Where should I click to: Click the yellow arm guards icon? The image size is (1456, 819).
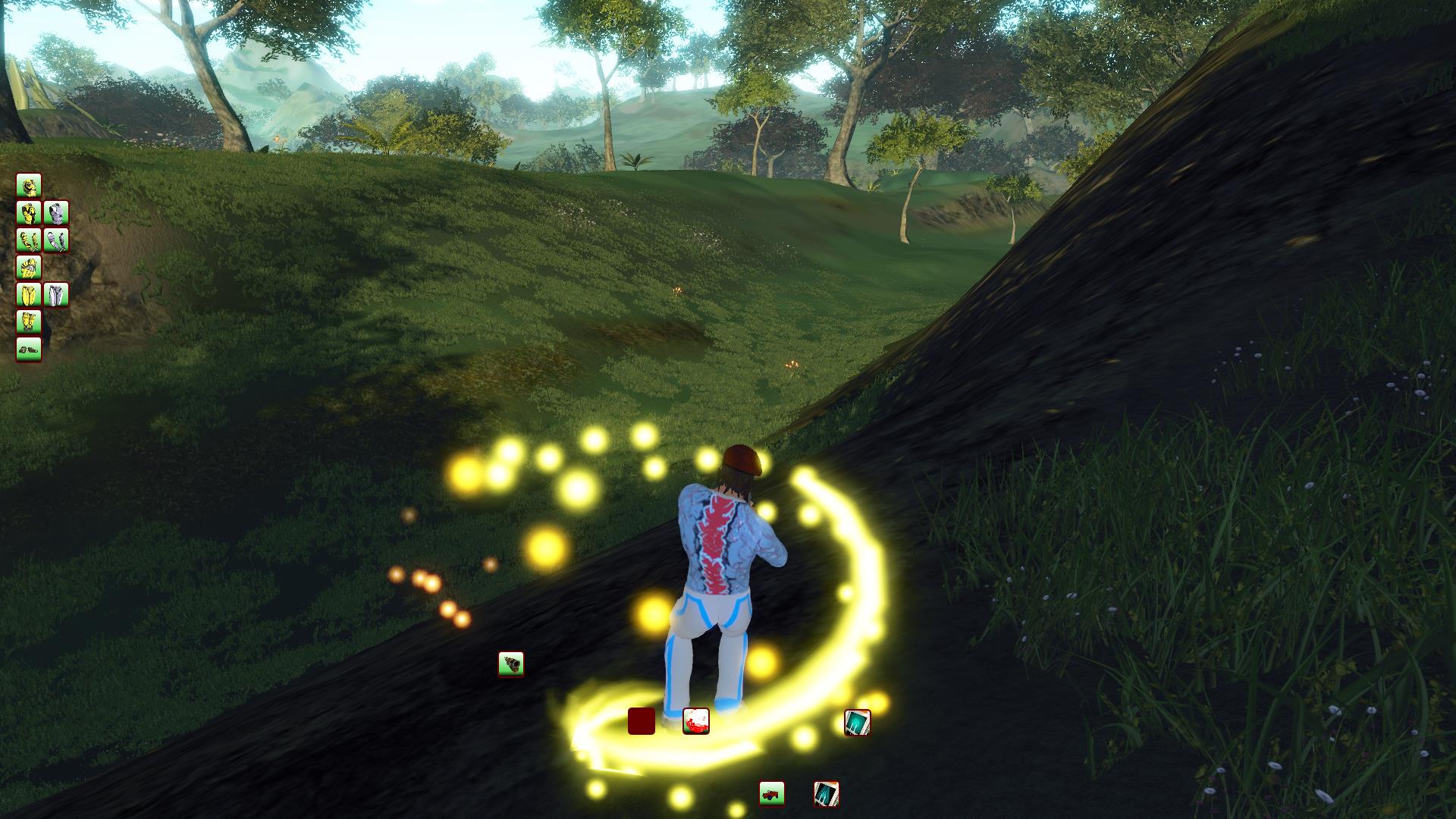[x=29, y=240]
